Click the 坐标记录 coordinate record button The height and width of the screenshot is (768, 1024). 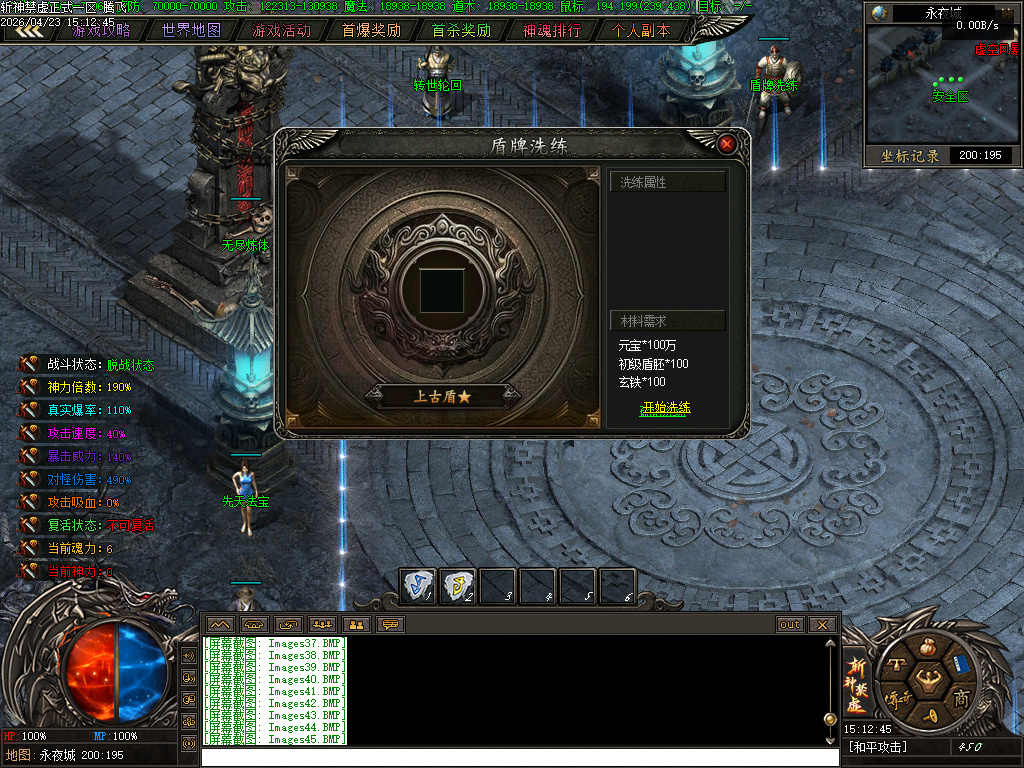coord(910,156)
